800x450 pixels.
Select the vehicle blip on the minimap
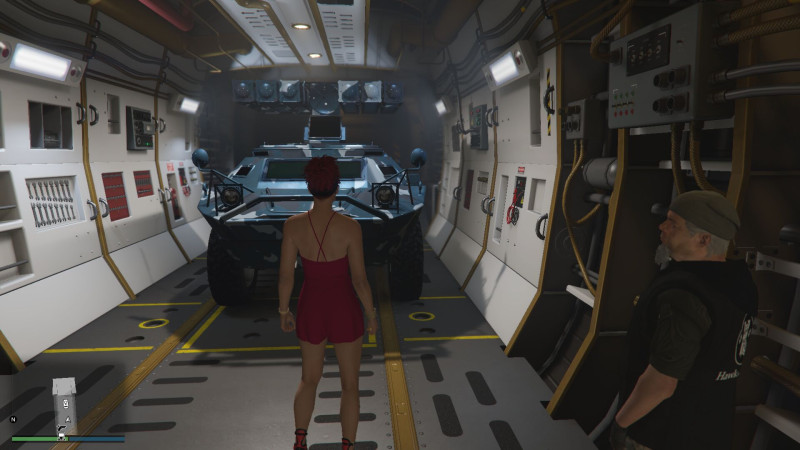pyautogui.click(x=66, y=402)
